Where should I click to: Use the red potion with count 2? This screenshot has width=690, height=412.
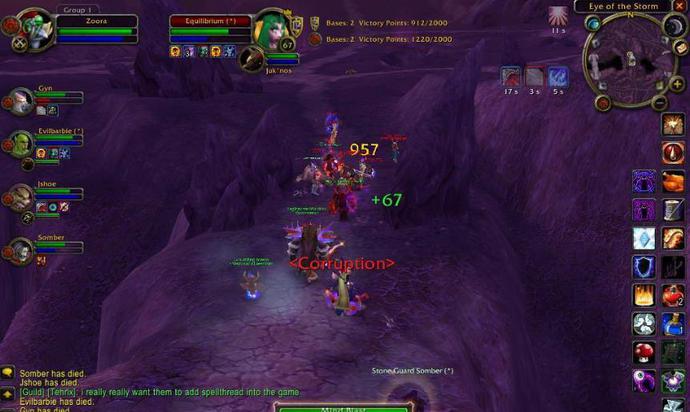pos(673,296)
